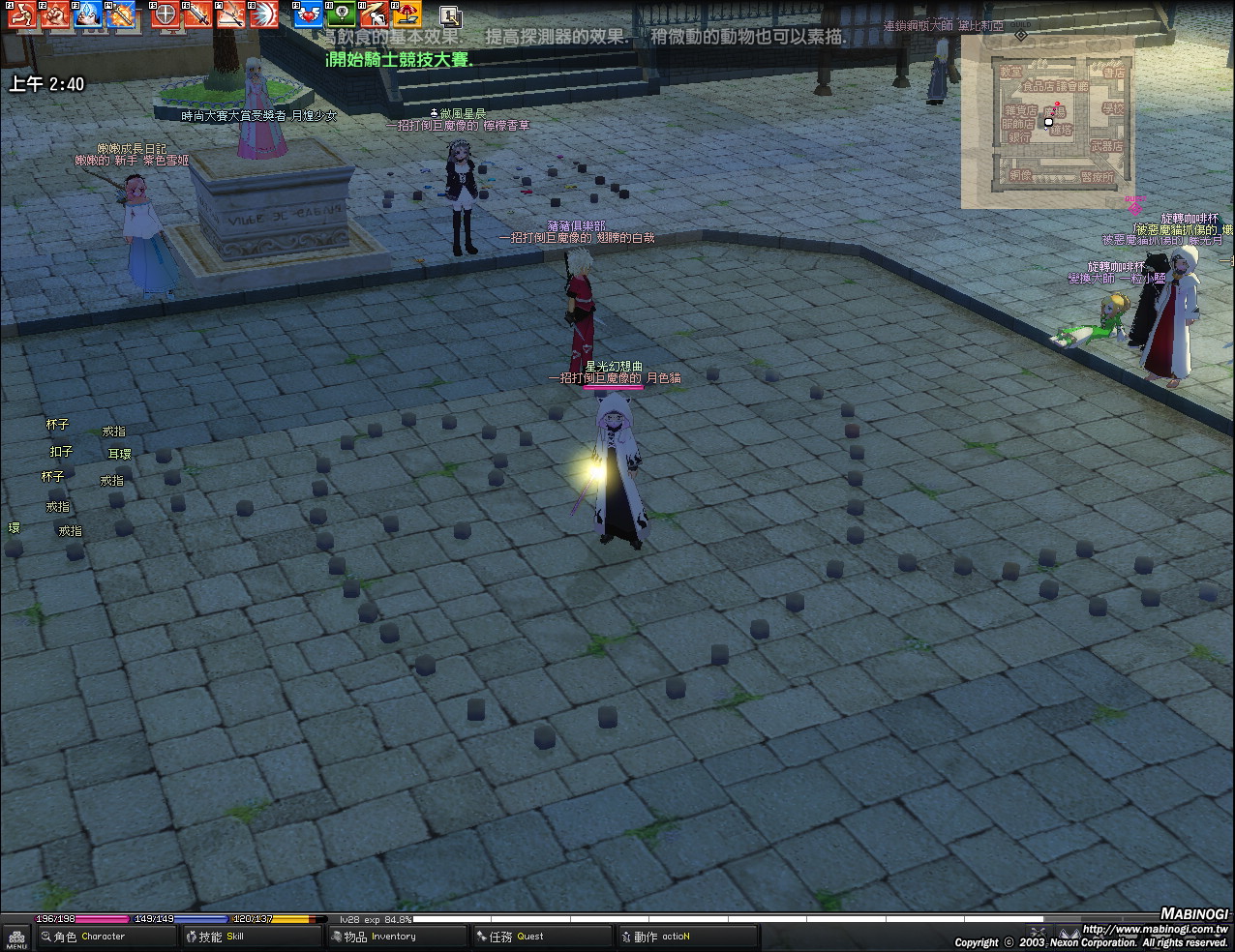Select the F3 blue crystal magic skill
1235x952 pixels.
pyautogui.click(x=88, y=15)
